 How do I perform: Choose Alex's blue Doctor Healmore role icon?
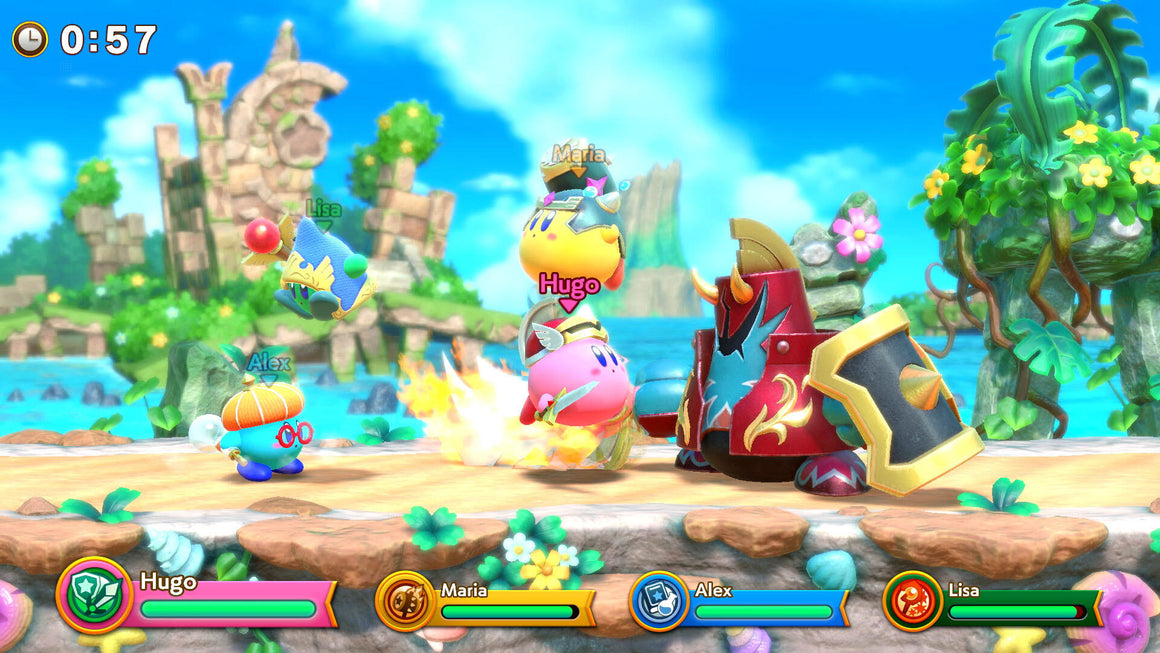click(x=659, y=600)
